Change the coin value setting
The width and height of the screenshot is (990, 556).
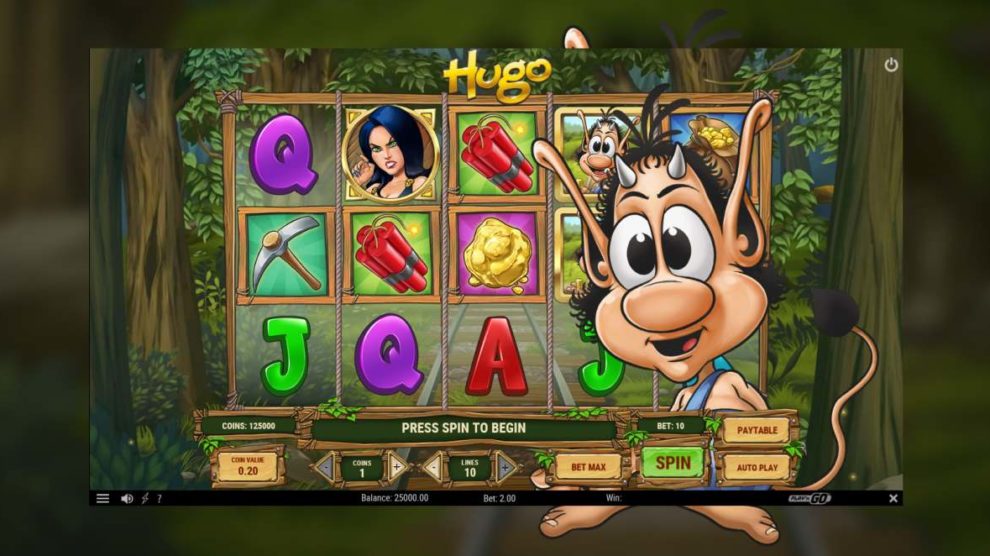247,466
